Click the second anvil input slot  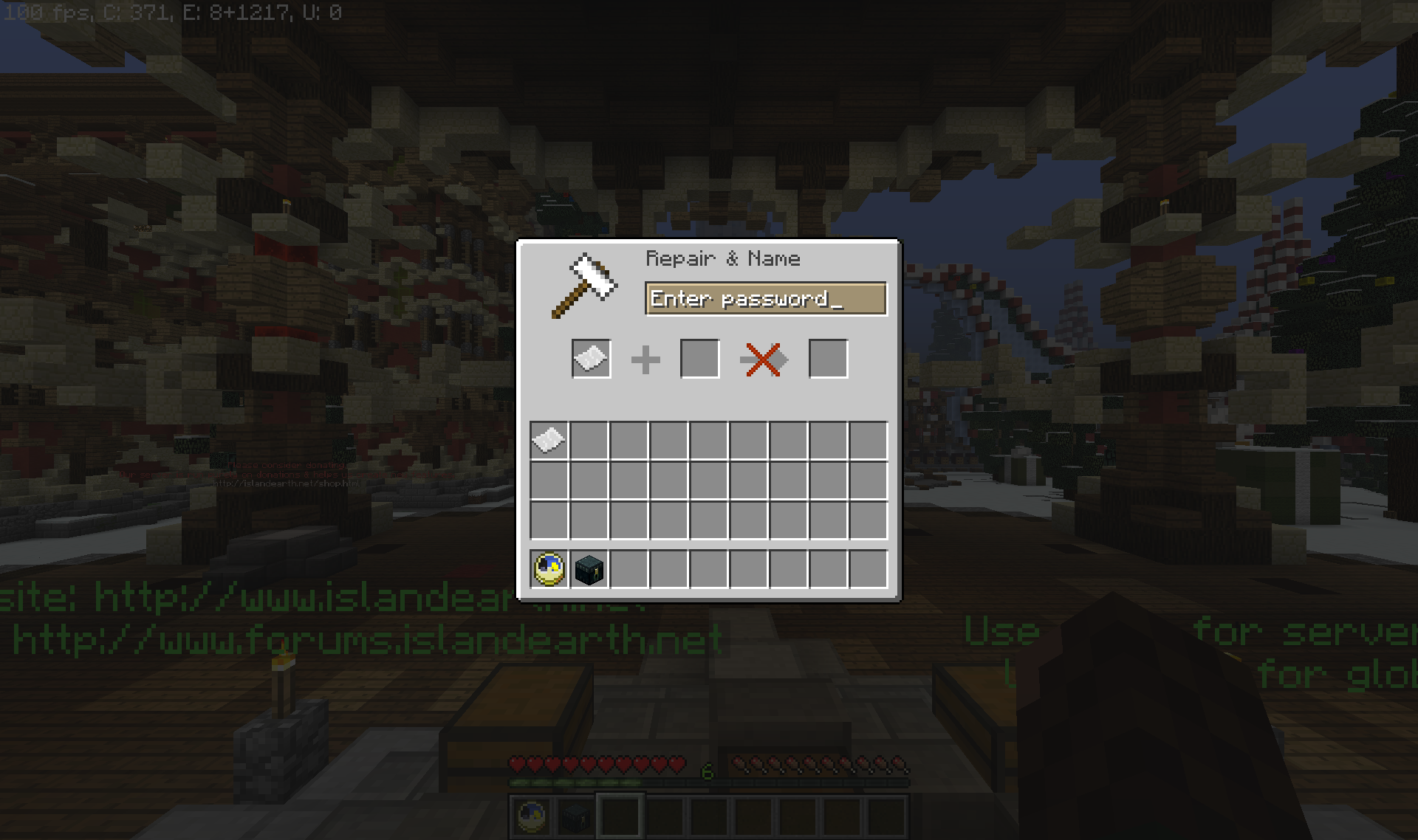(x=699, y=359)
